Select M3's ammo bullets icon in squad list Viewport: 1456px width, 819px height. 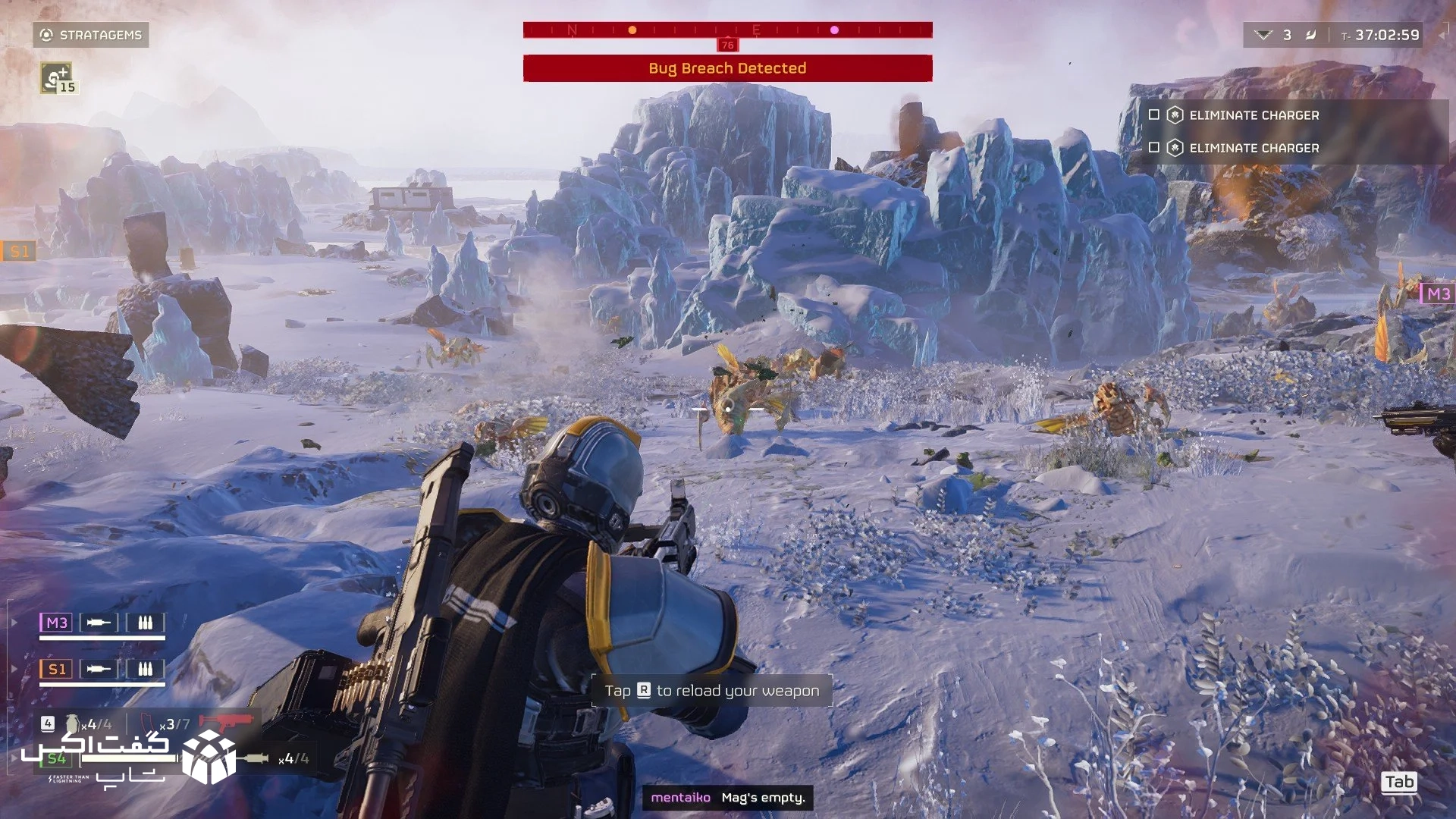point(145,623)
